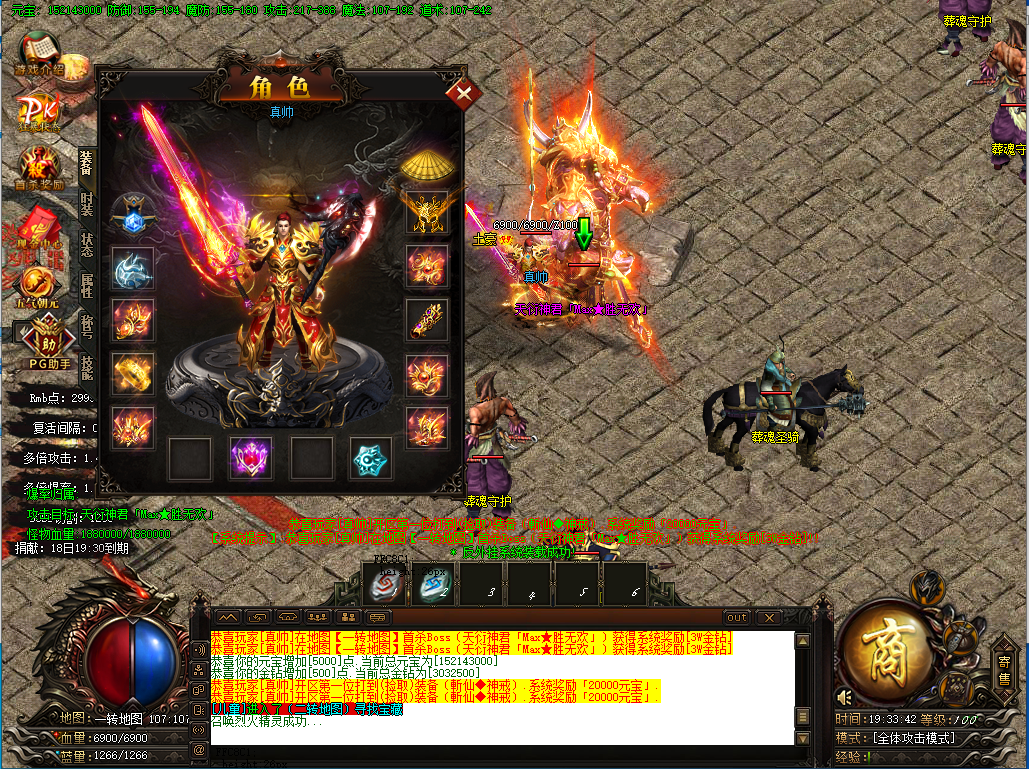The image size is (1029, 769).
Task: Select the golden ring equipment slot
Action: pyautogui.click(x=132, y=372)
